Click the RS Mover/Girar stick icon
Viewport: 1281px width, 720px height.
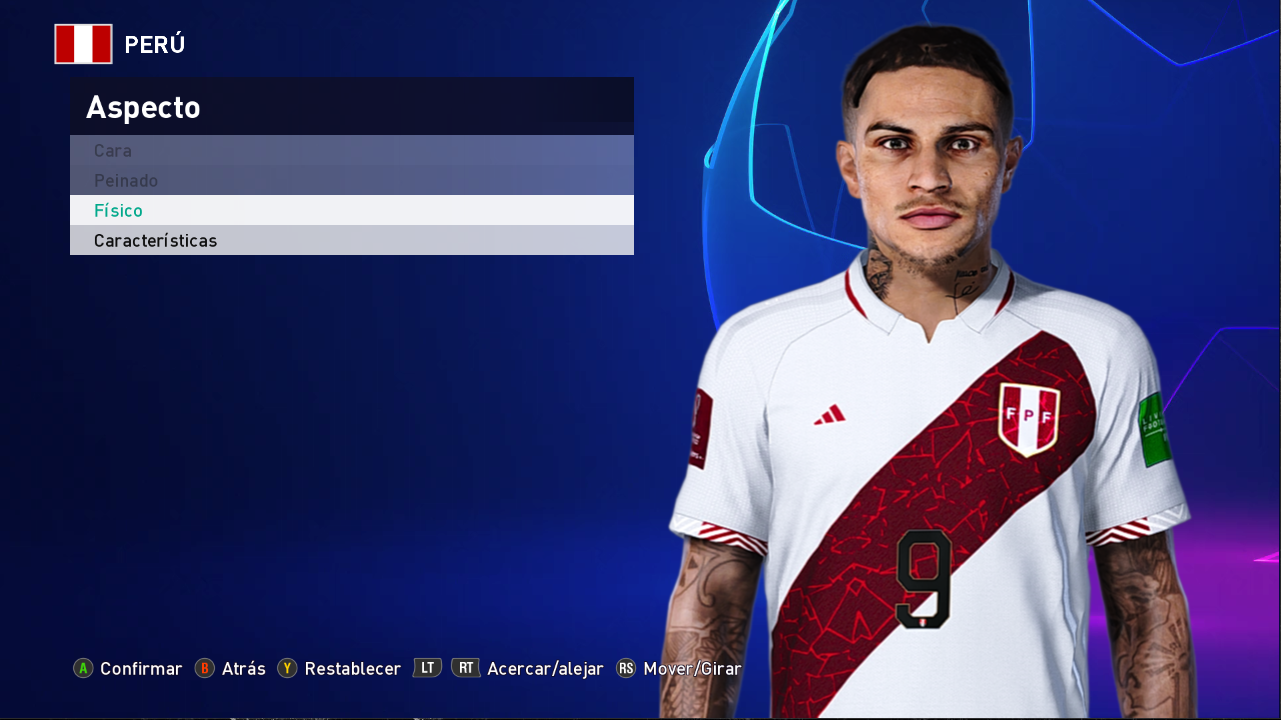625,668
